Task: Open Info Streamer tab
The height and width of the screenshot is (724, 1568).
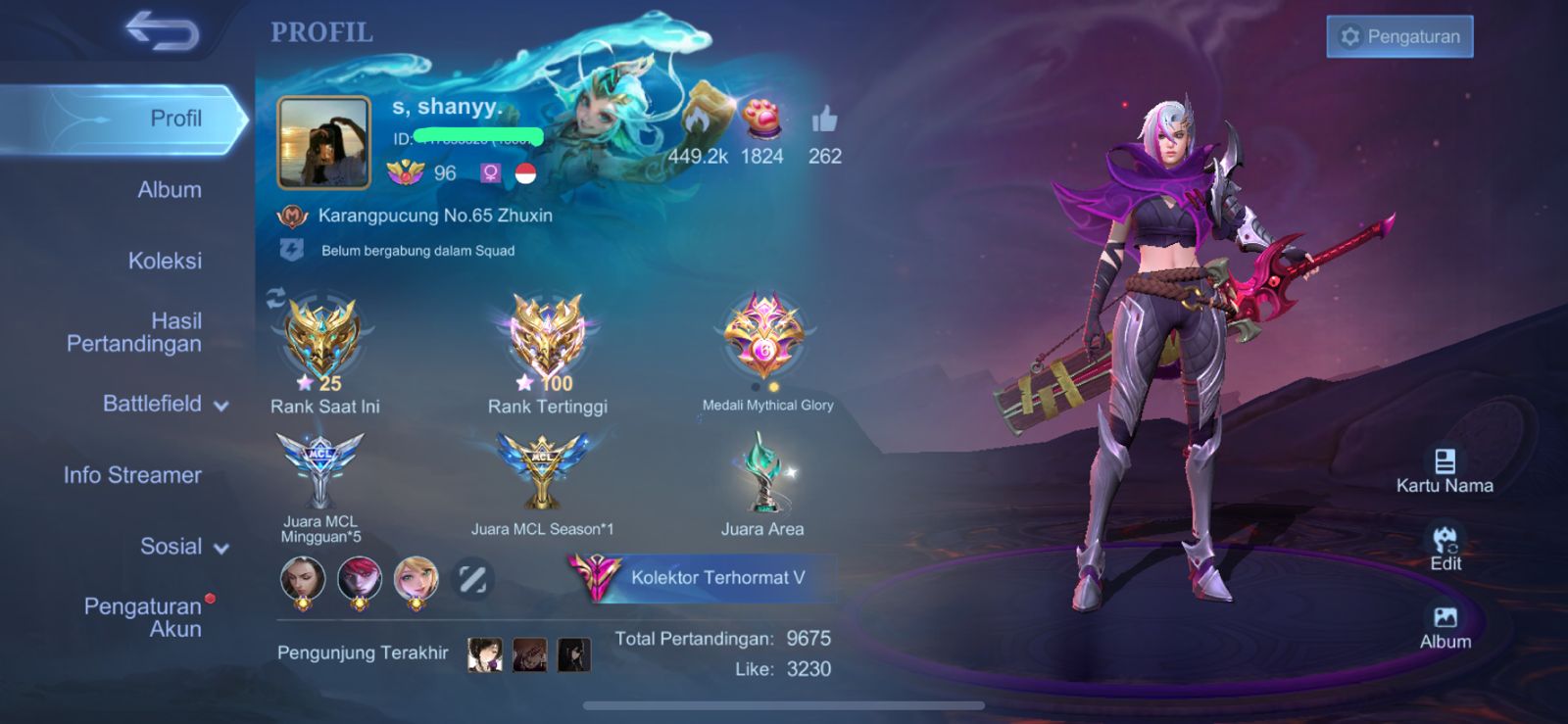Action: click(132, 475)
